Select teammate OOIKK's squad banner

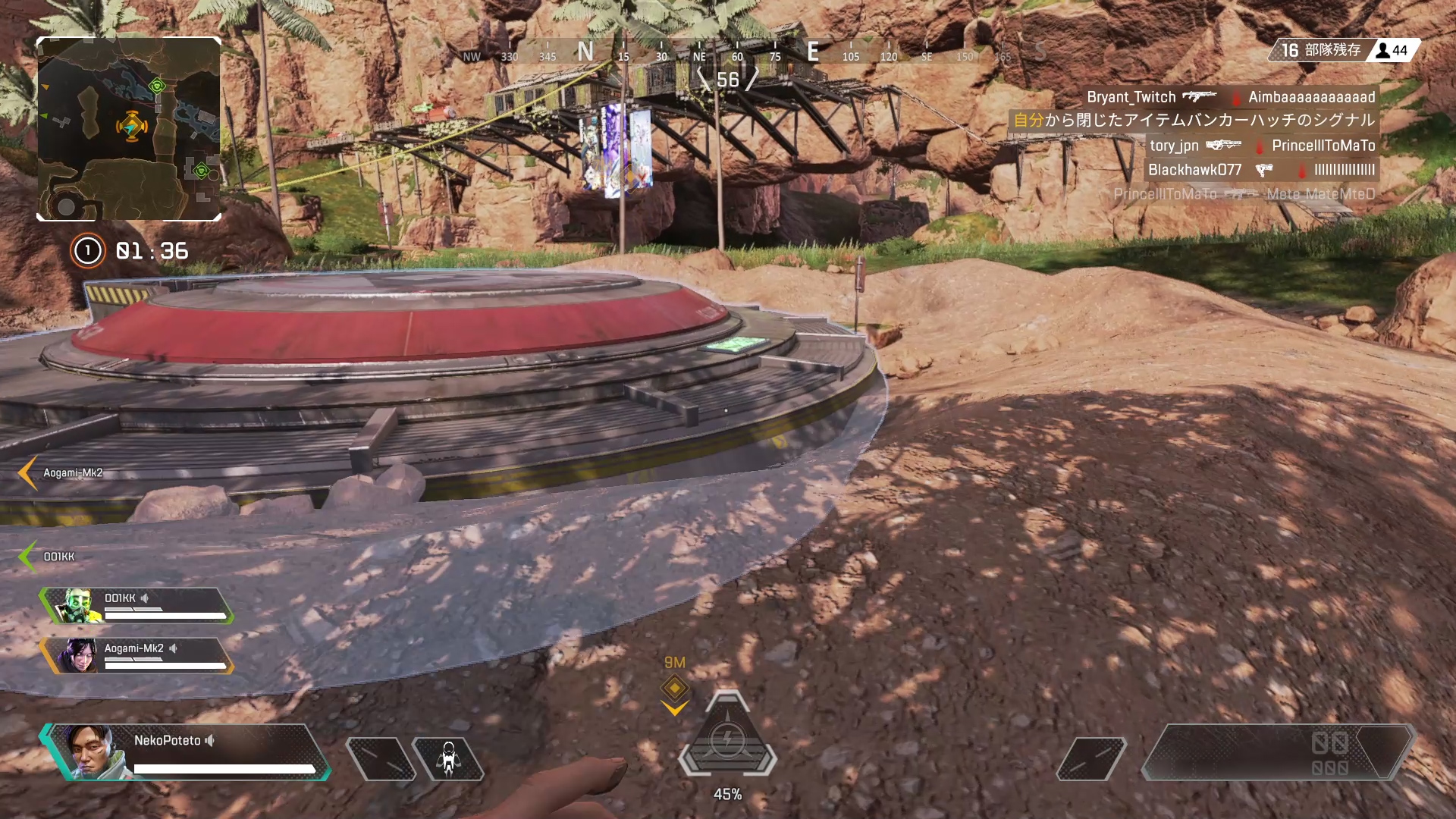click(138, 606)
